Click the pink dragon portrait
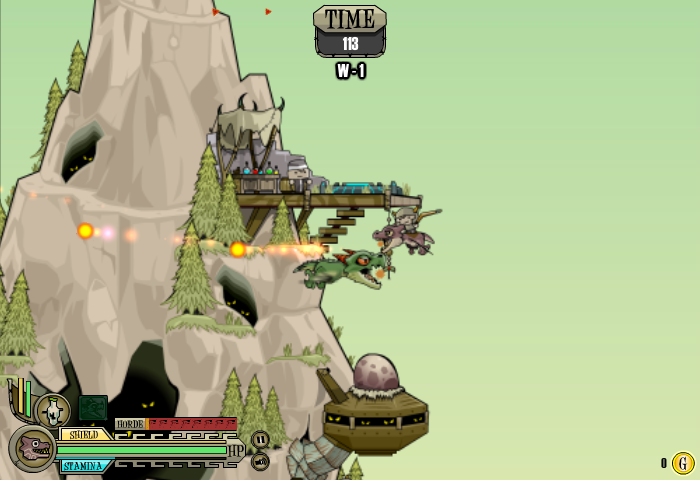 pos(33,448)
